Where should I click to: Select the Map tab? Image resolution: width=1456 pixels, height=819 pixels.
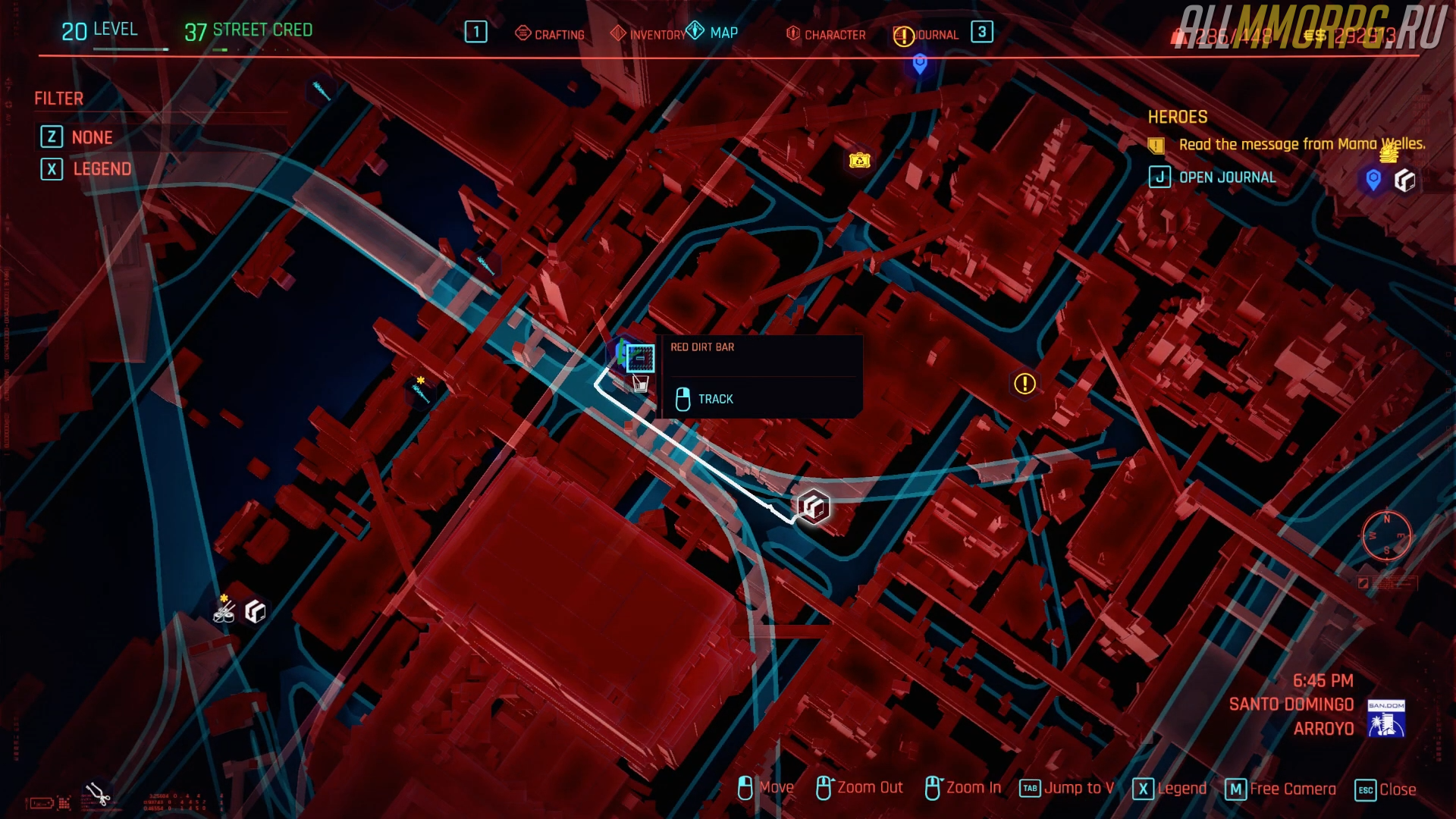tap(713, 33)
